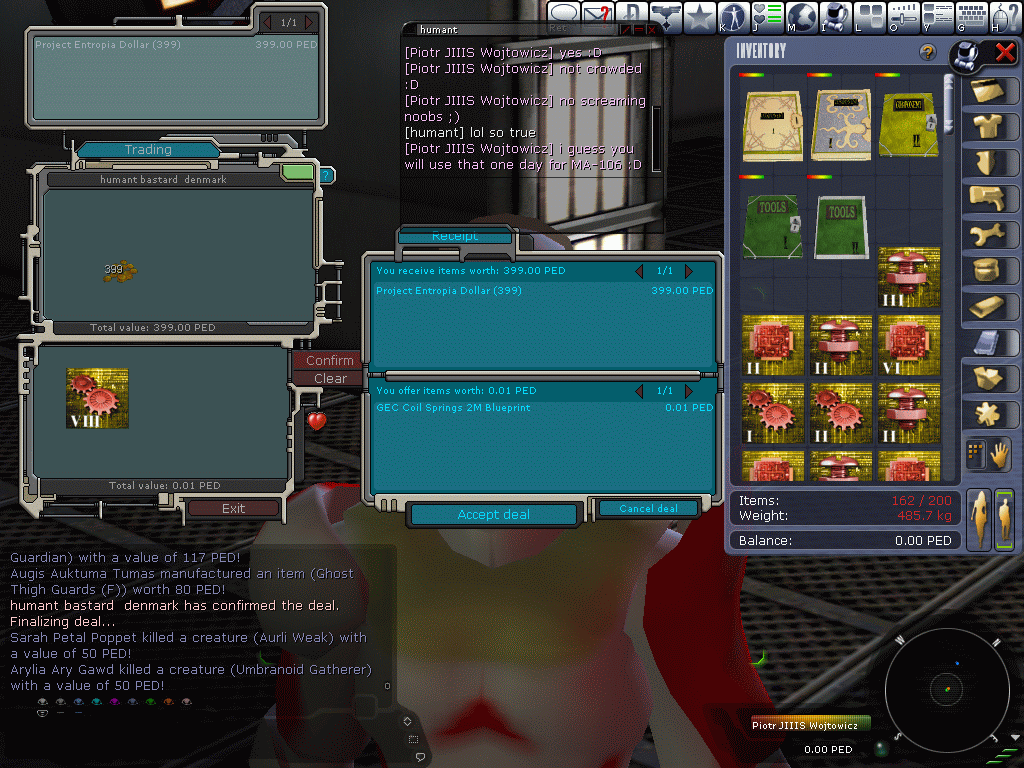Accept the deal in the receipt window
This screenshot has width=1024, height=768.
pos(494,515)
